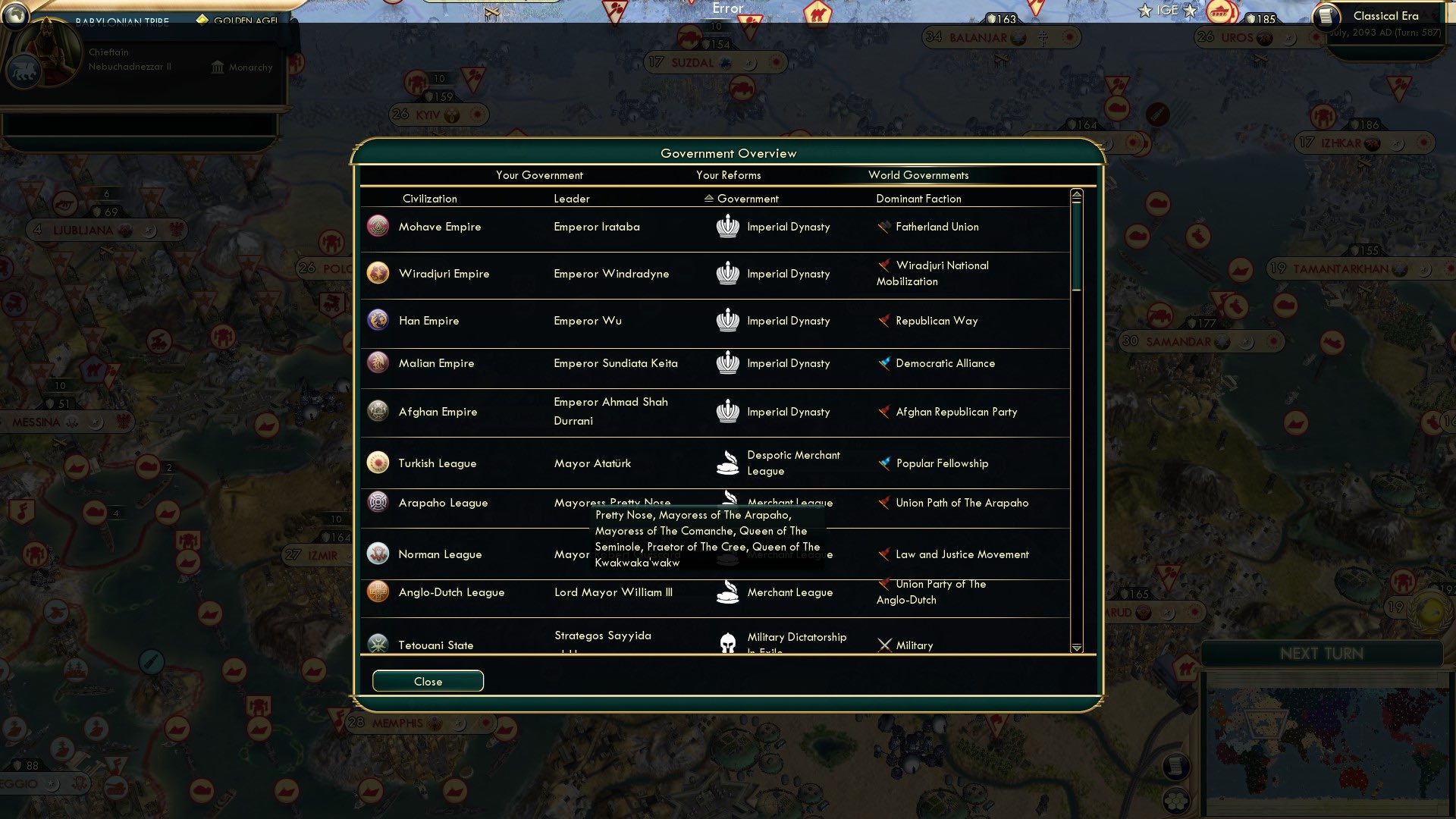Click the Turkish League merchant plate icon
1456x819 pixels.
tap(728, 463)
